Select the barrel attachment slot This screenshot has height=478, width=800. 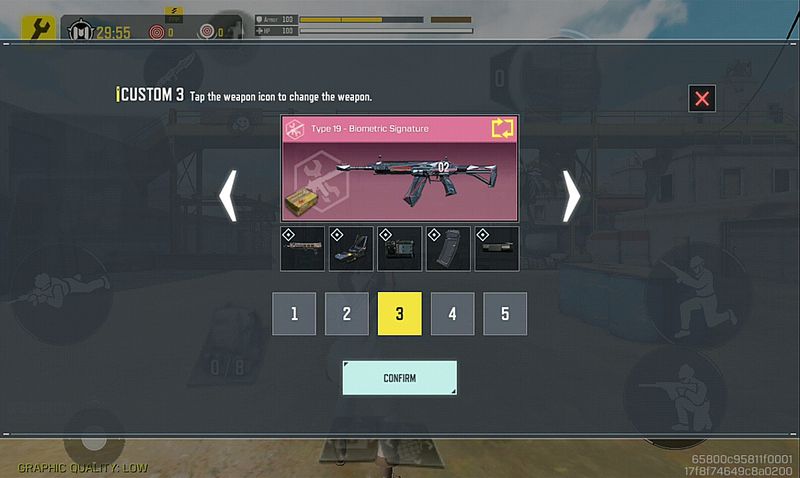(302, 249)
